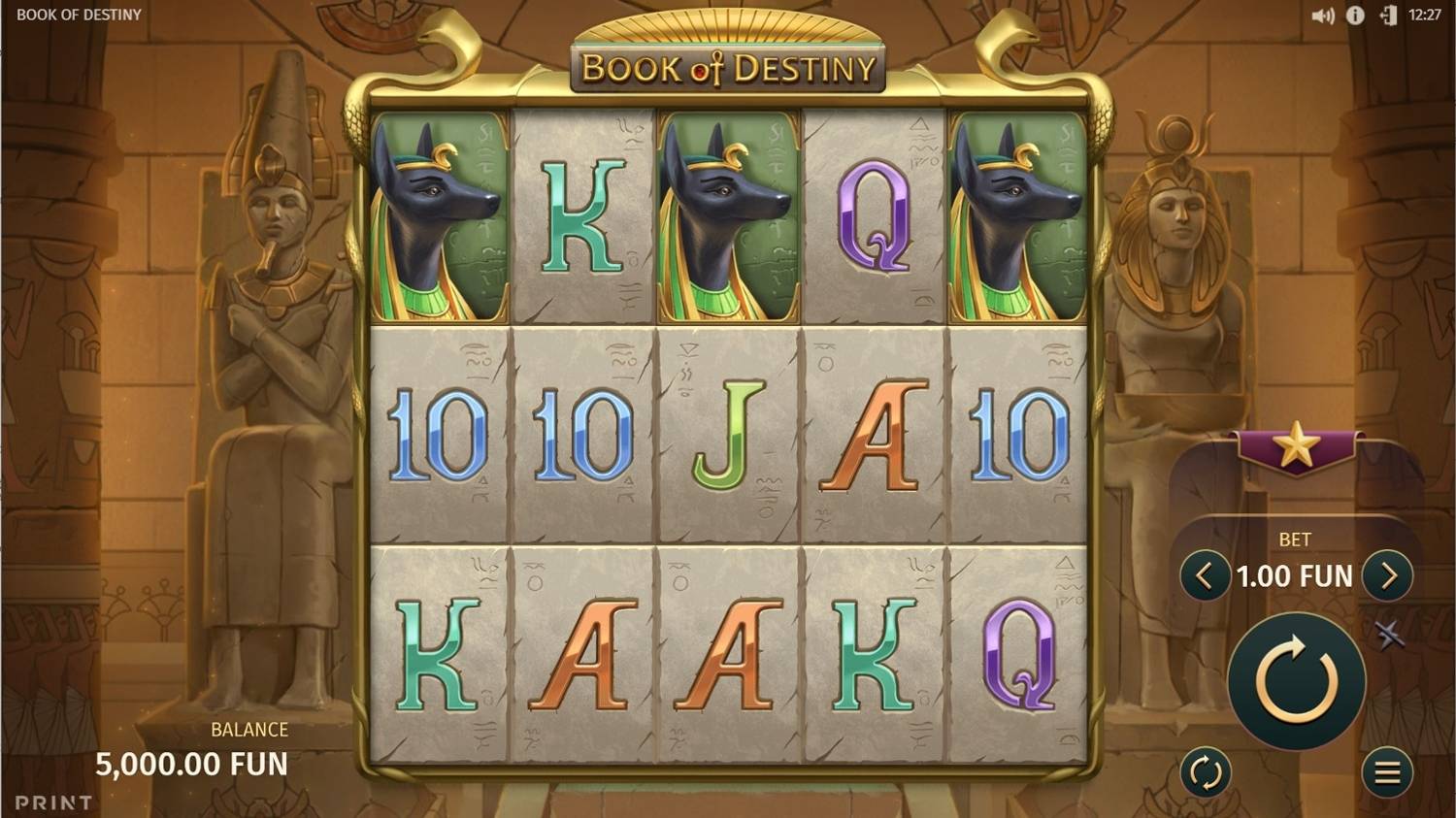Open the game information panel
1456x818 pixels.
click(1355, 15)
